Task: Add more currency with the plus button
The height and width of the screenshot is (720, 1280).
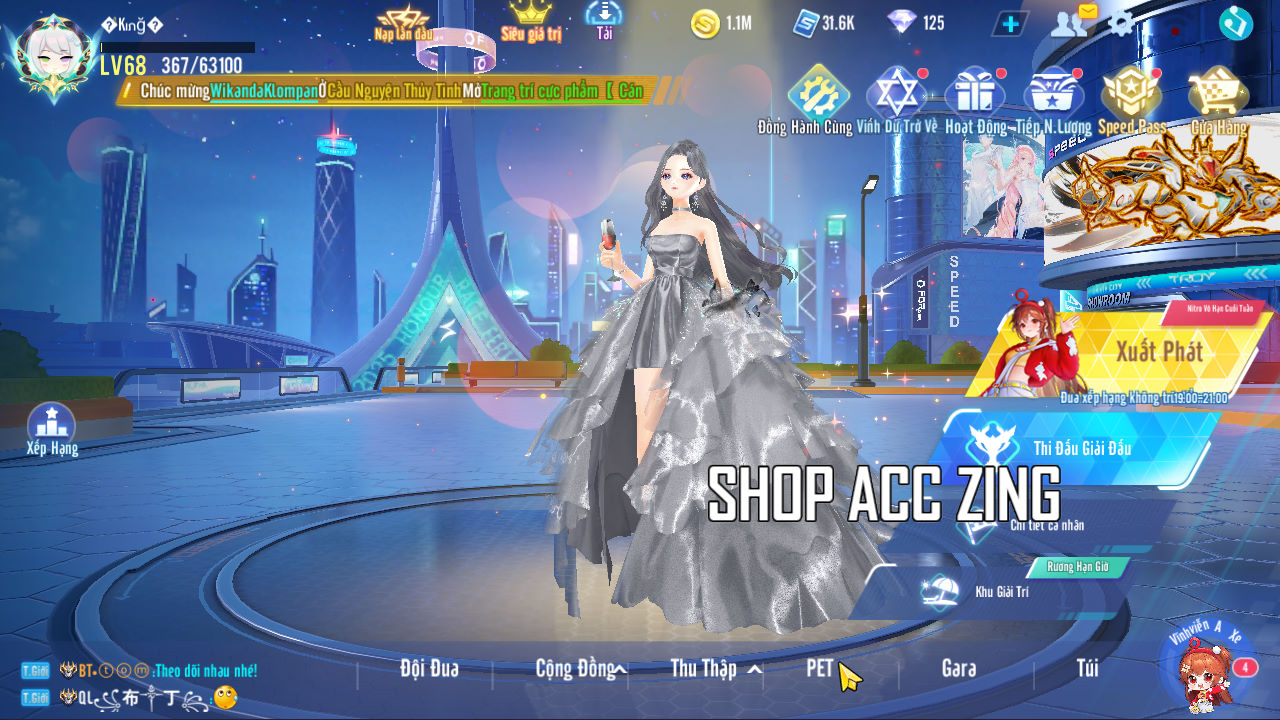Action: click(1010, 23)
